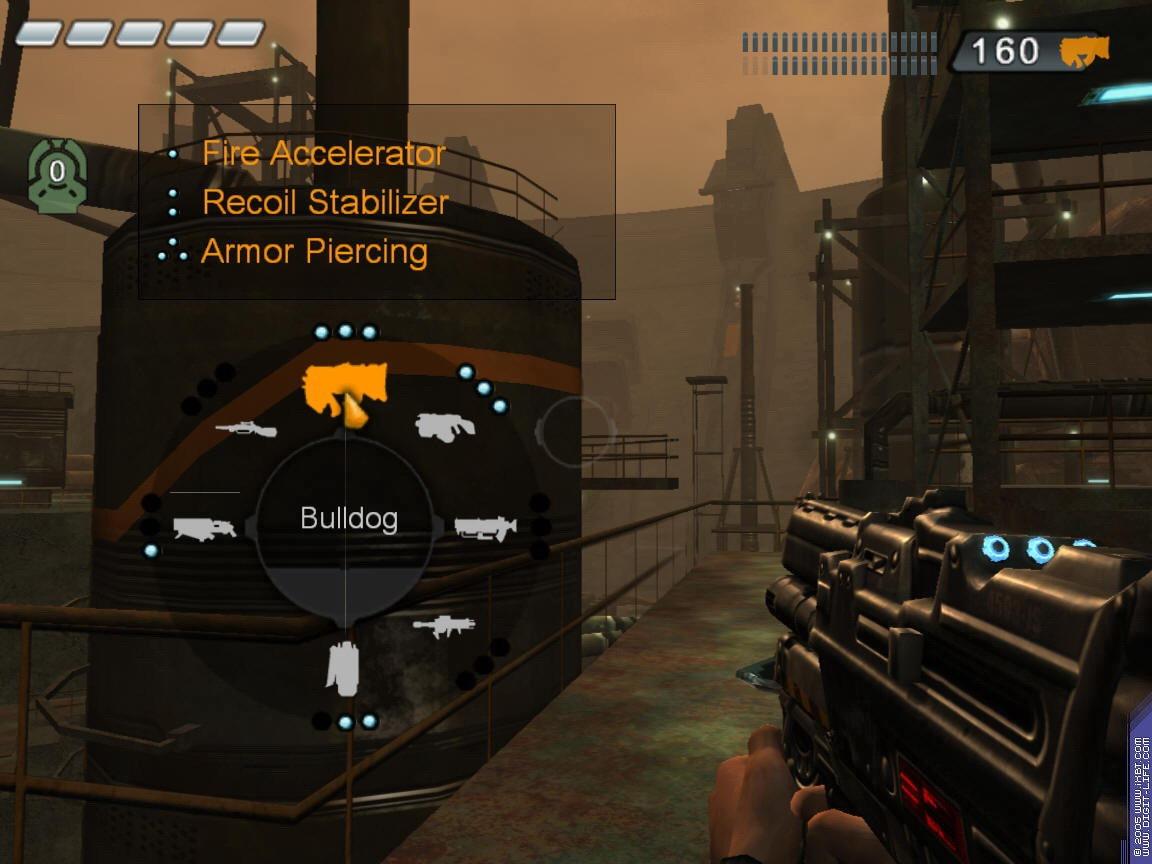Select the Armor Piercing upgrade entry

click(314, 251)
